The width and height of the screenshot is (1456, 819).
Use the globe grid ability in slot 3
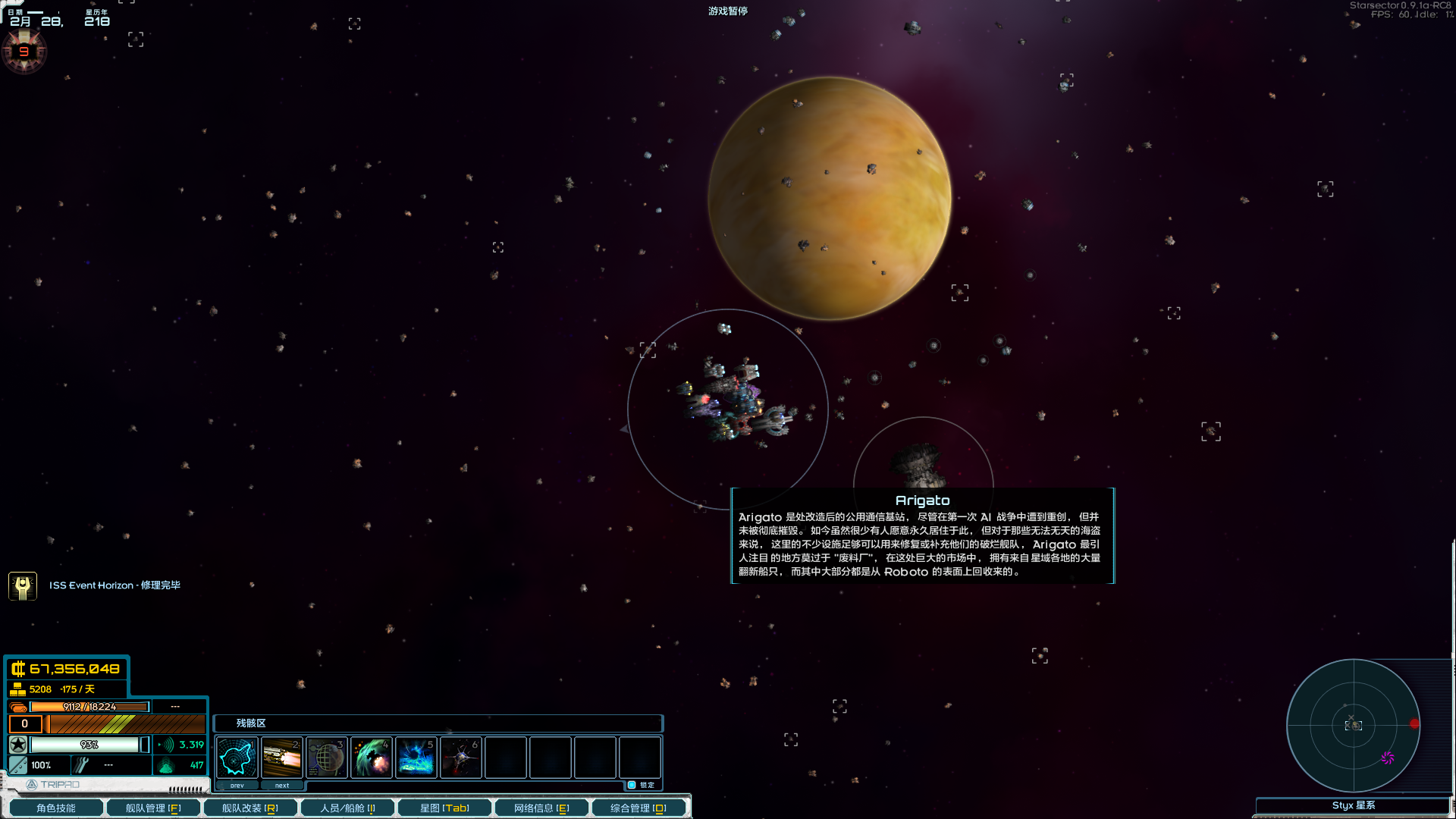[x=326, y=757]
